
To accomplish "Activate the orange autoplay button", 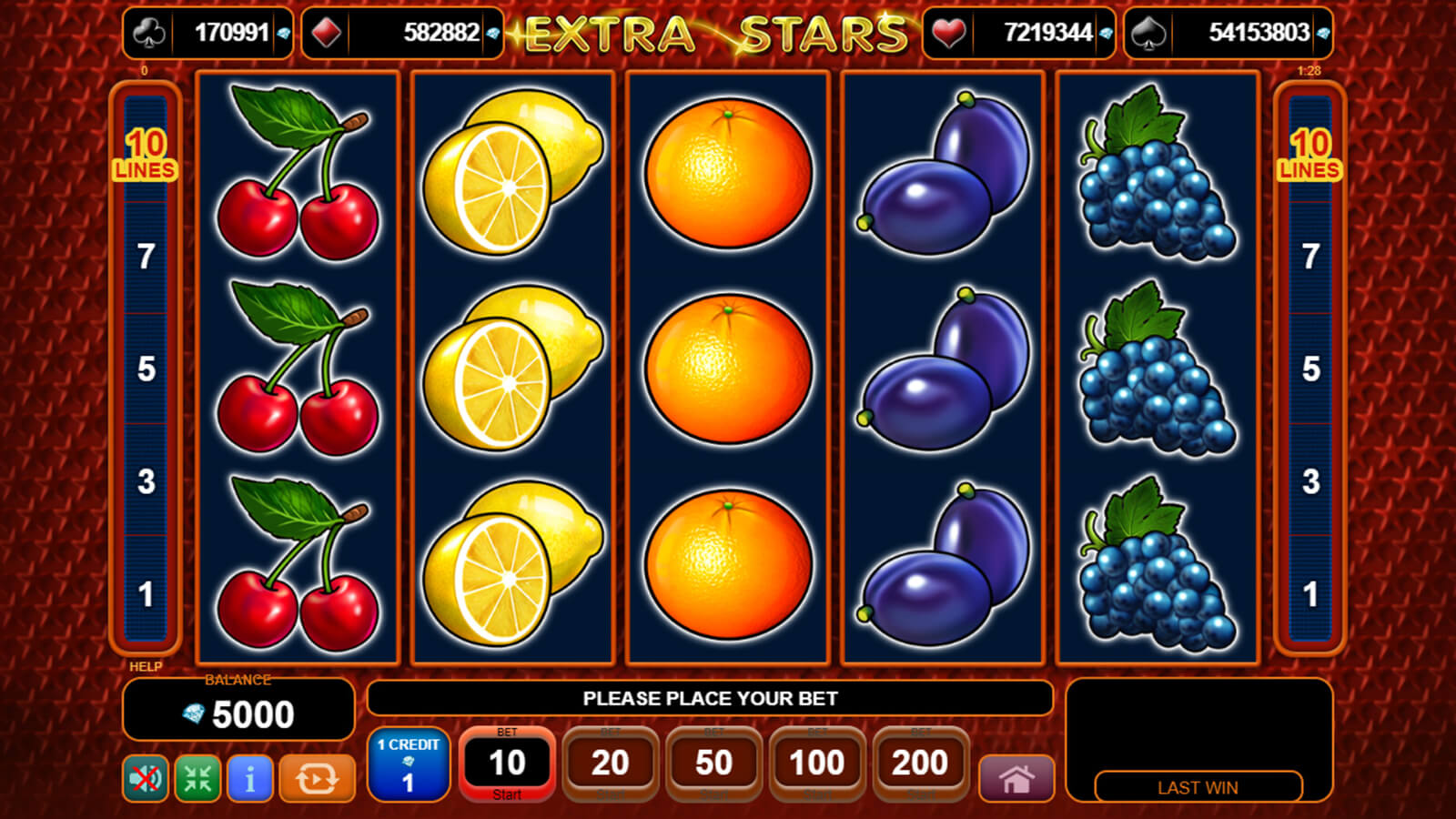I will point(317,778).
